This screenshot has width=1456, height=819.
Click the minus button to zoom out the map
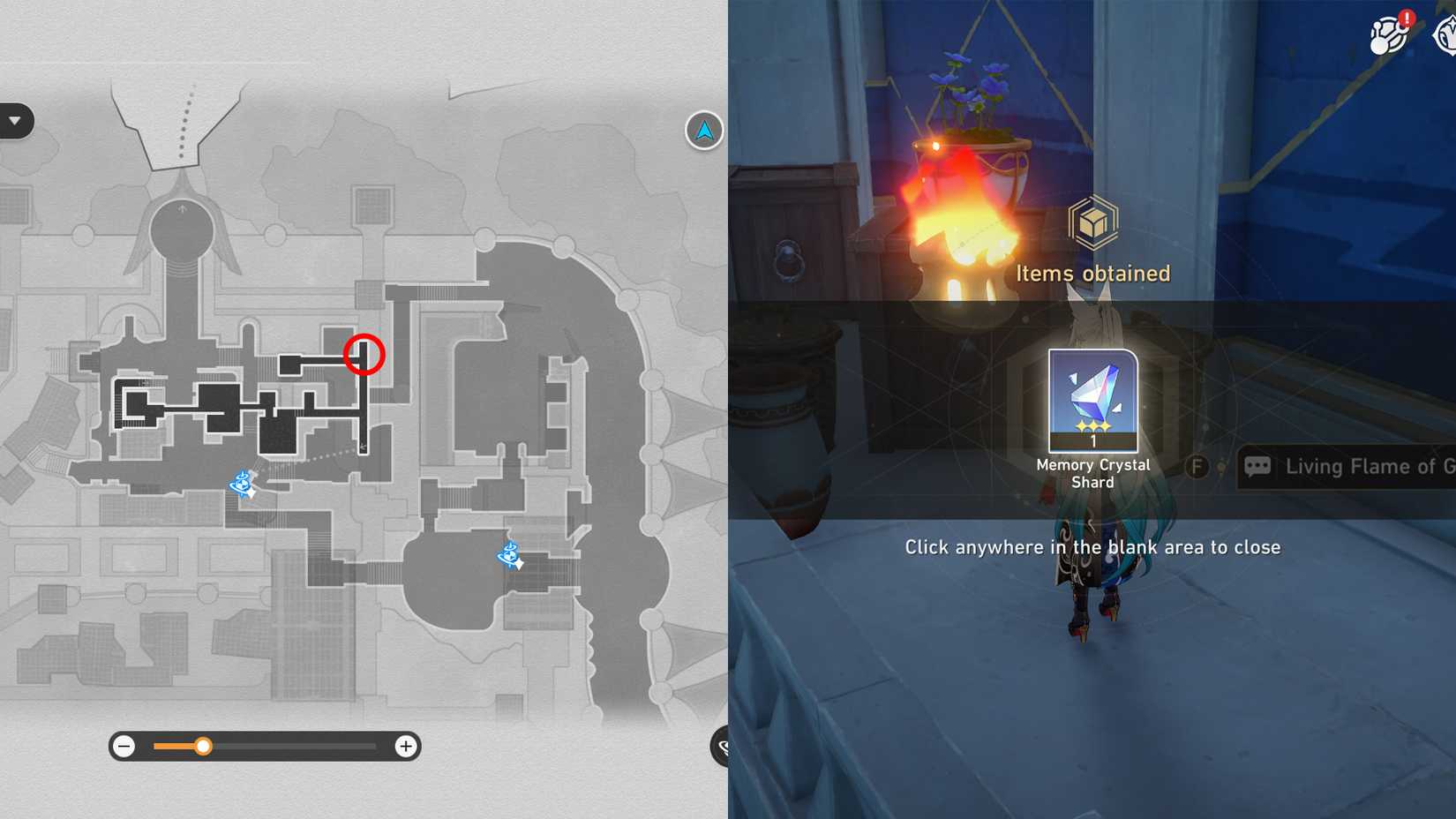point(123,746)
